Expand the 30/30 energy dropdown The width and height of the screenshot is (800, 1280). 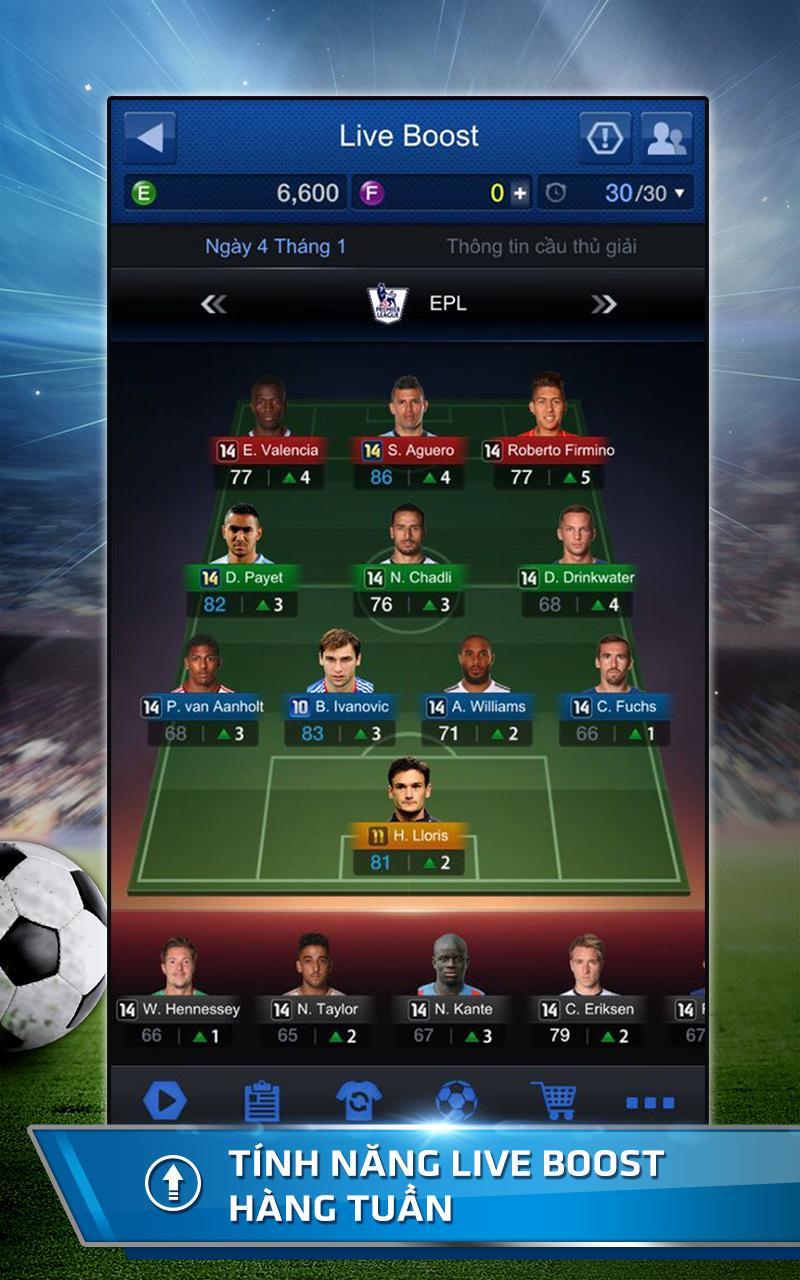tap(680, 193)
